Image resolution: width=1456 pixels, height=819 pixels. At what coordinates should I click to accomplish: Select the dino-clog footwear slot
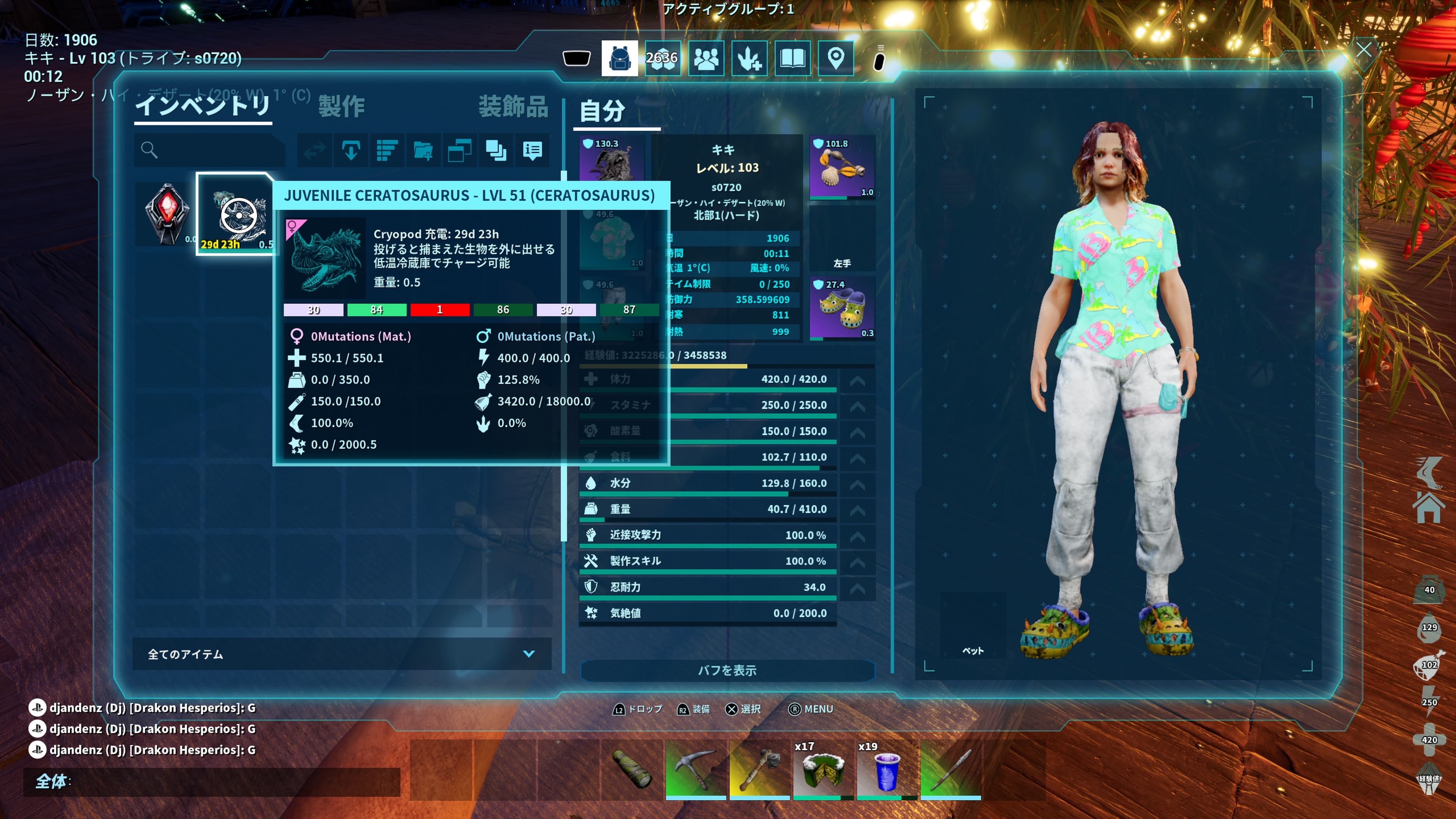pos(842,309)
